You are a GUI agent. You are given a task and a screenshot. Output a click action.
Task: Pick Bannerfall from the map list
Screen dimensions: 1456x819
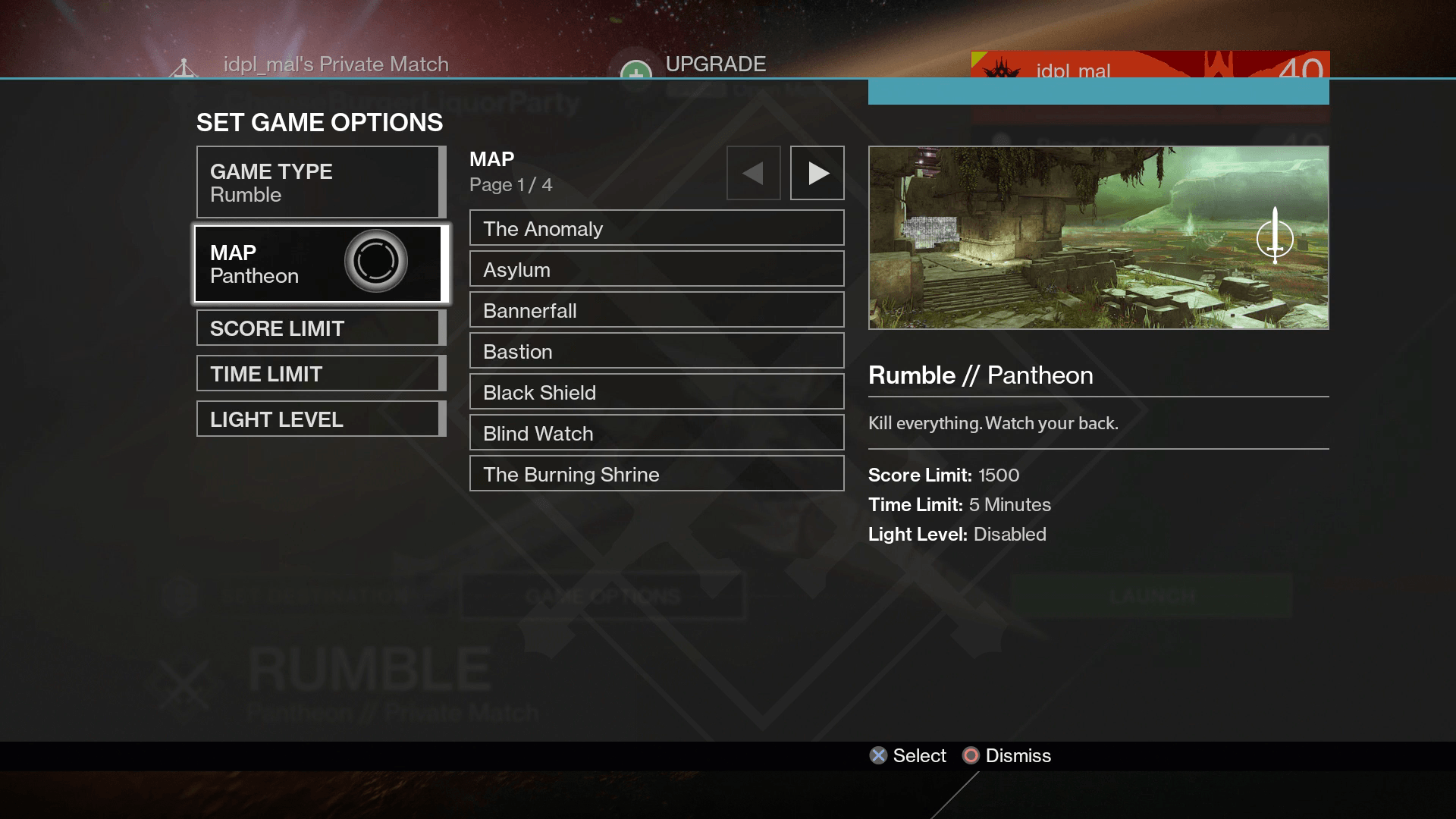[x=657, y=310]
